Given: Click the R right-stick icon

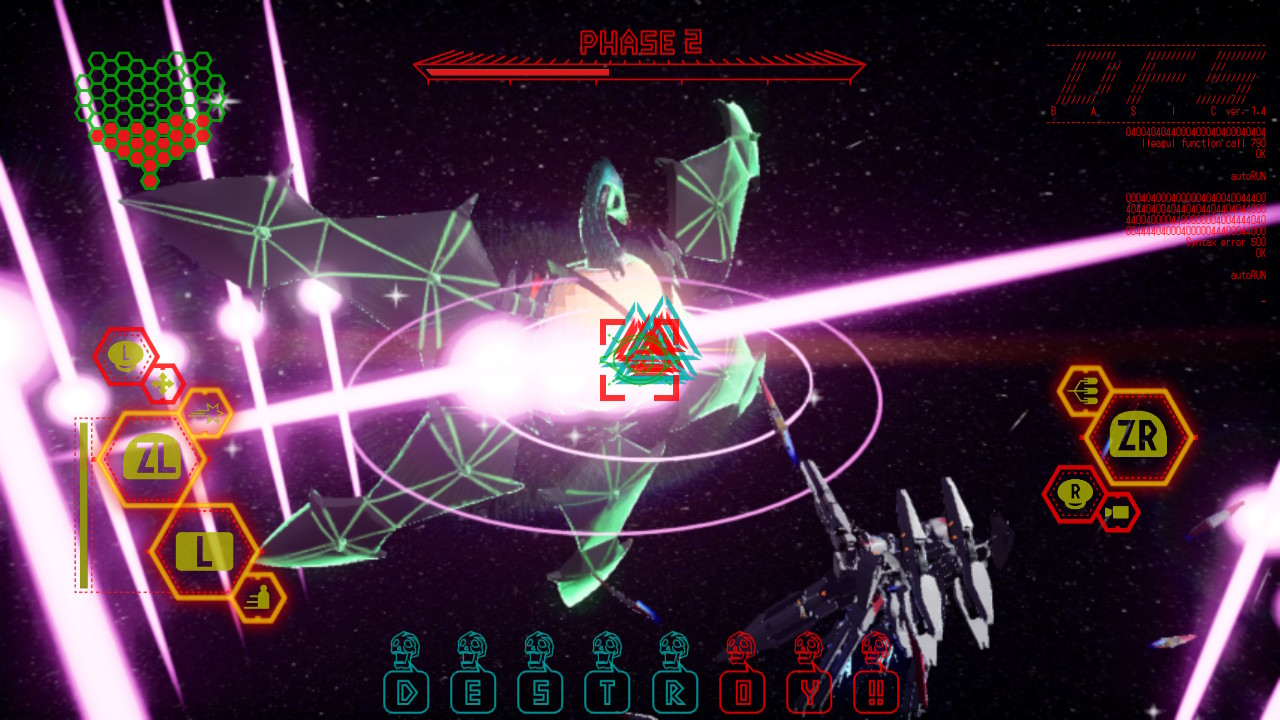Looking at the screenshot, I should [1073, 494].
